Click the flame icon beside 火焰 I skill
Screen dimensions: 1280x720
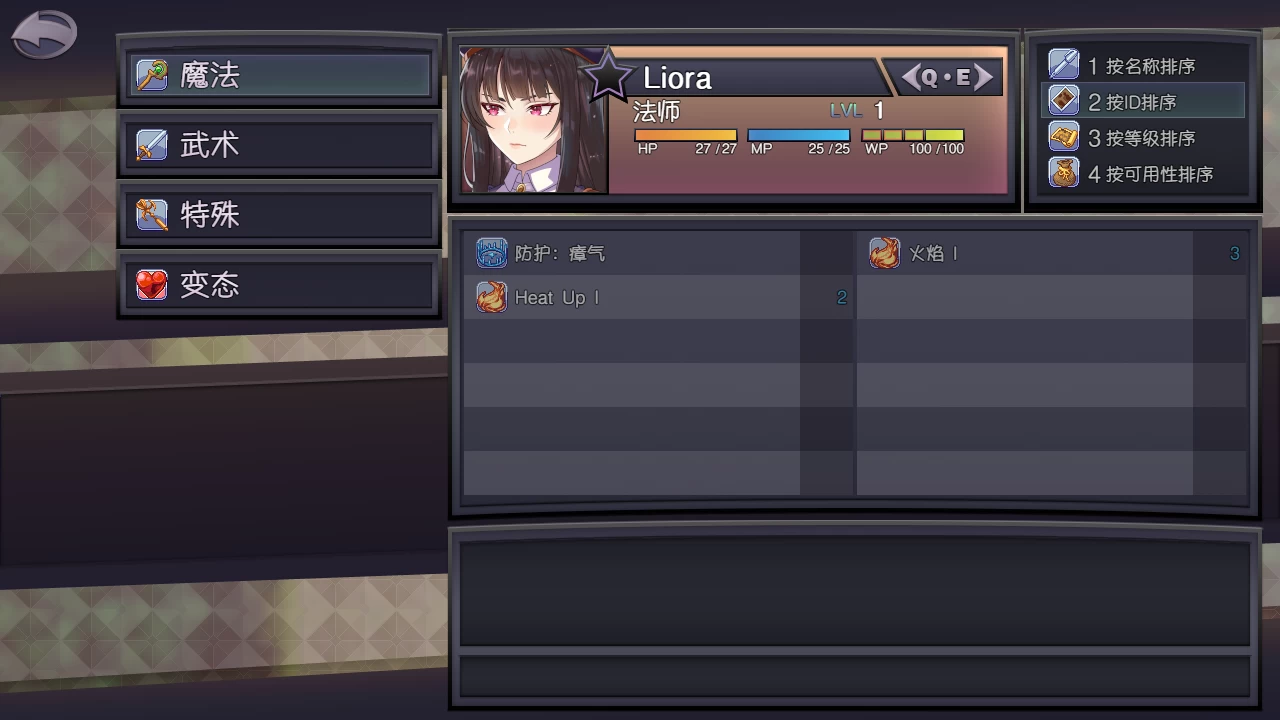[884, 253]
